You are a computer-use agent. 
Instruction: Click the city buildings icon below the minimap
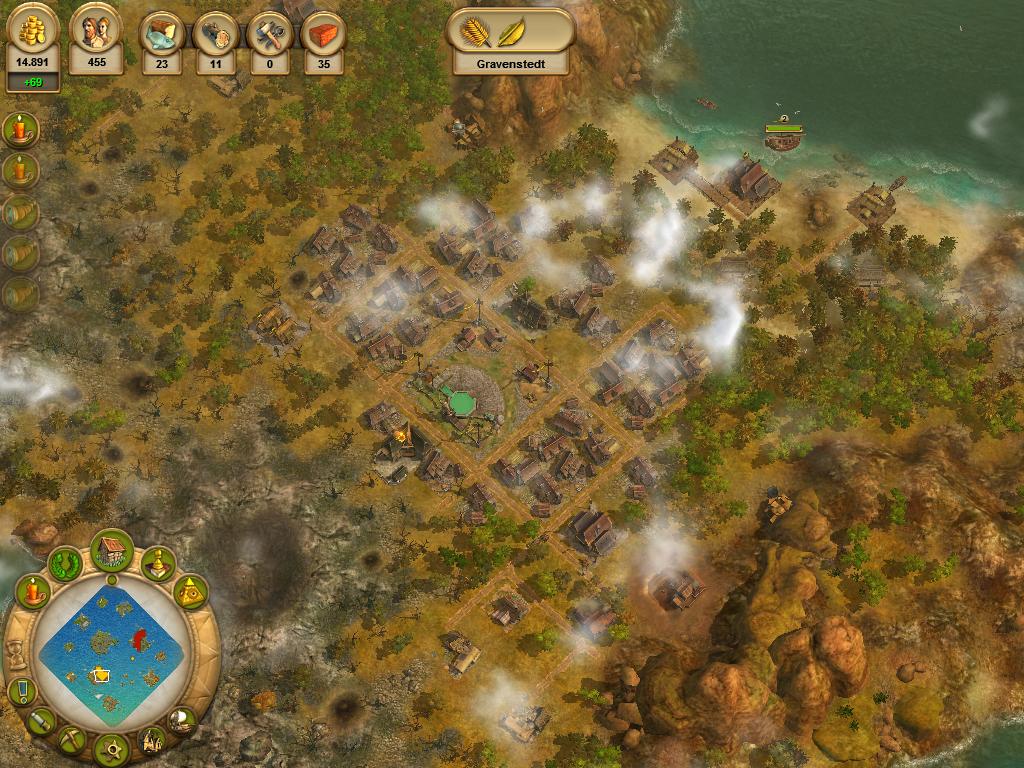pyautogui.click(x=152, y=740)
